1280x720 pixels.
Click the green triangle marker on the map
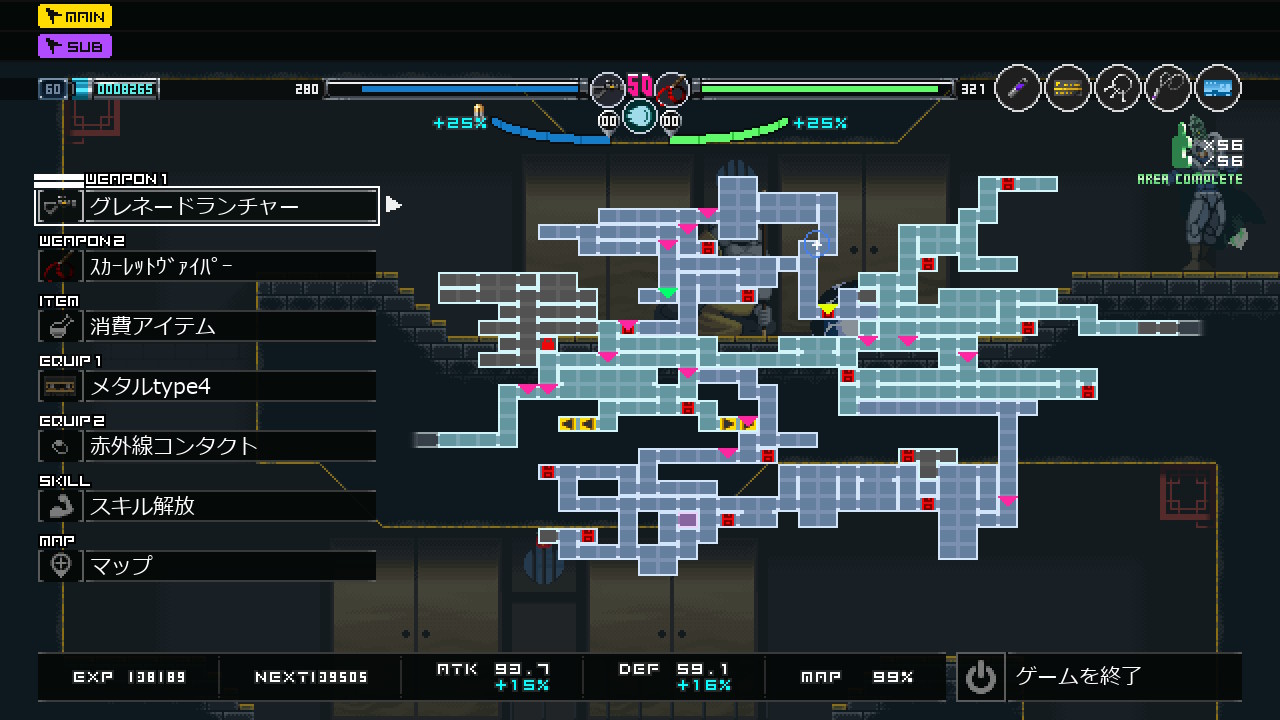pos(667,293)
